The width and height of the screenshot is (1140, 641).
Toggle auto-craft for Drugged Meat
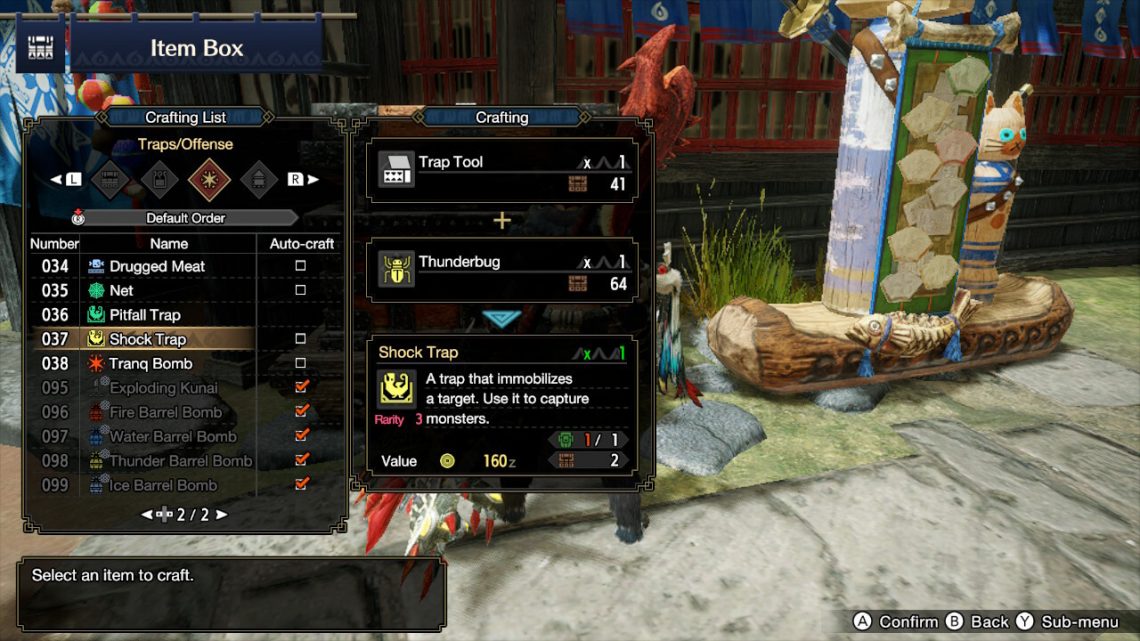301,266
